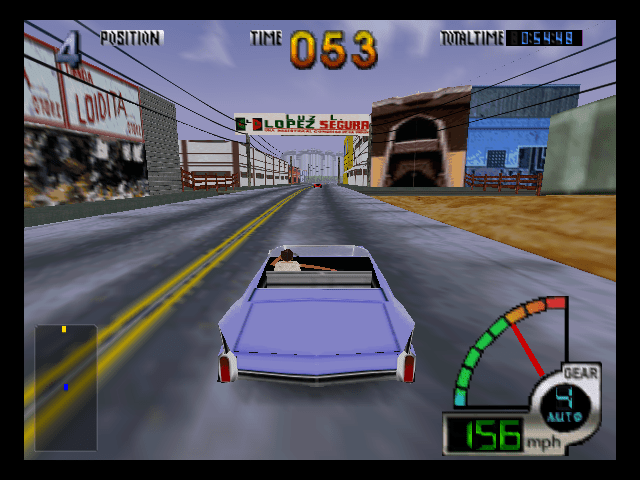Select the round gear indicator dial
This screenshot has width=640, height=480.
[564, 403]
